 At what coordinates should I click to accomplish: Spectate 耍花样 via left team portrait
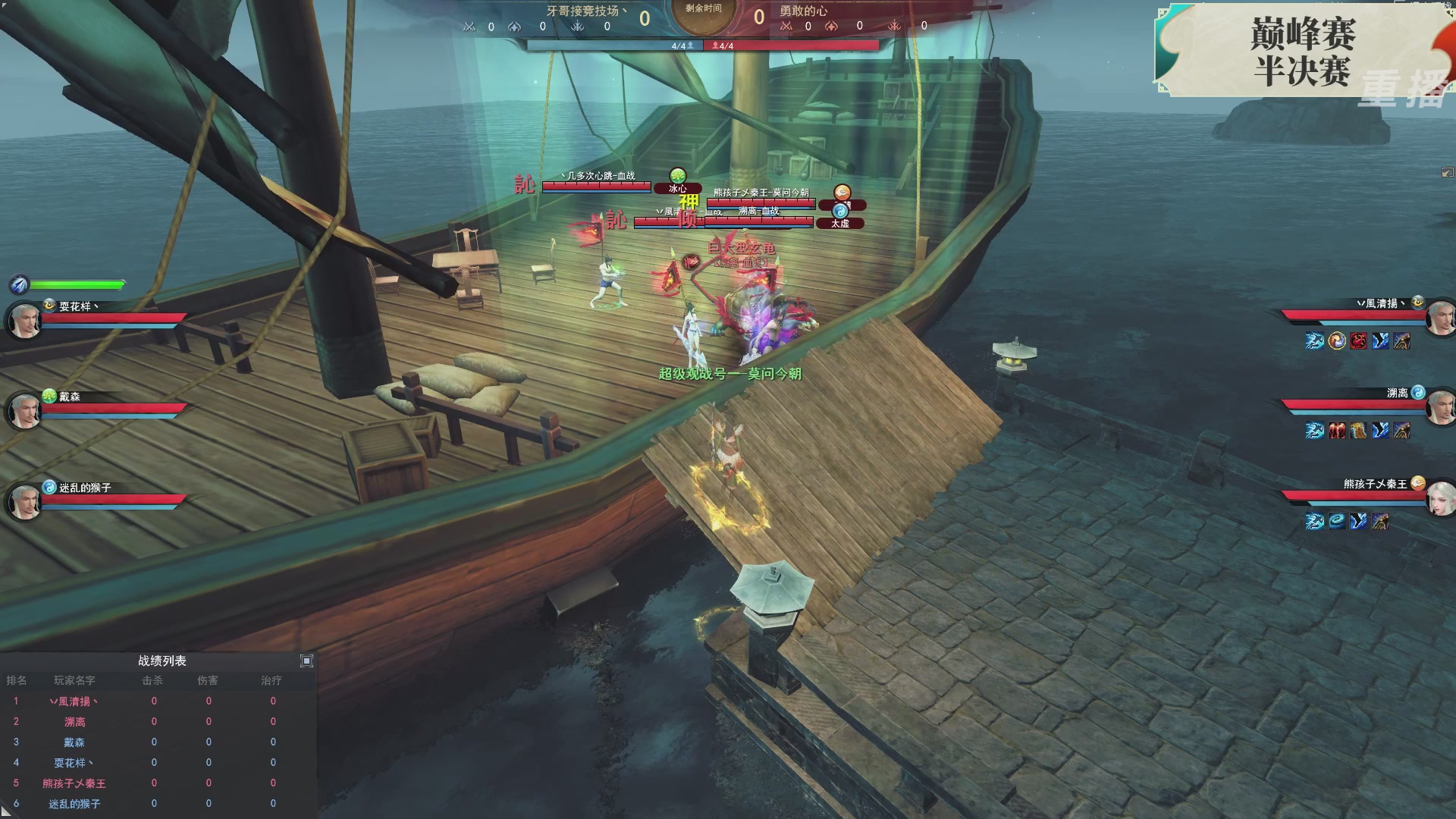tap(24, 321)
